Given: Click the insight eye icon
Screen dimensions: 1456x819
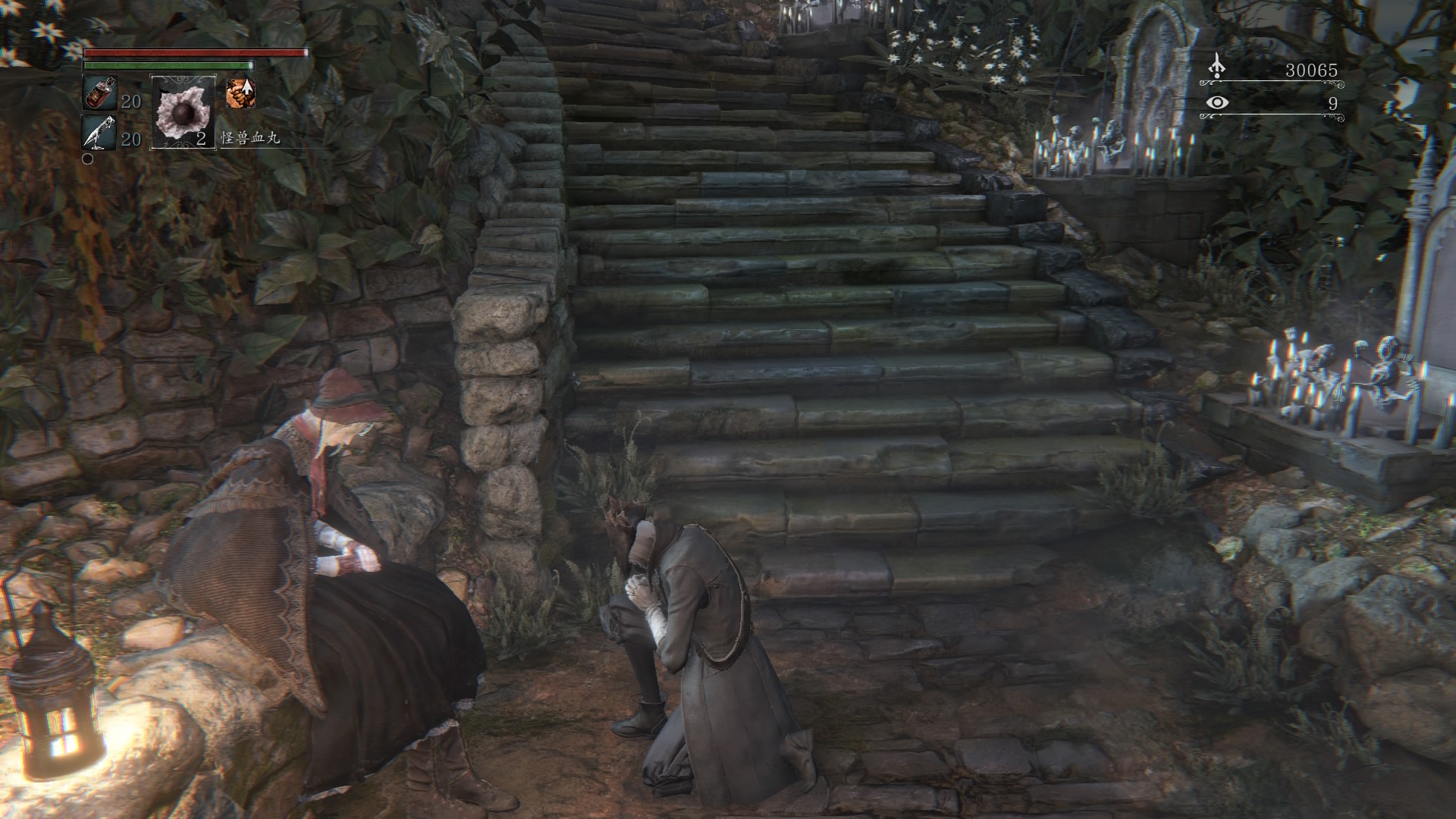Looking at the screenshot, I should tap(1217, 103).
